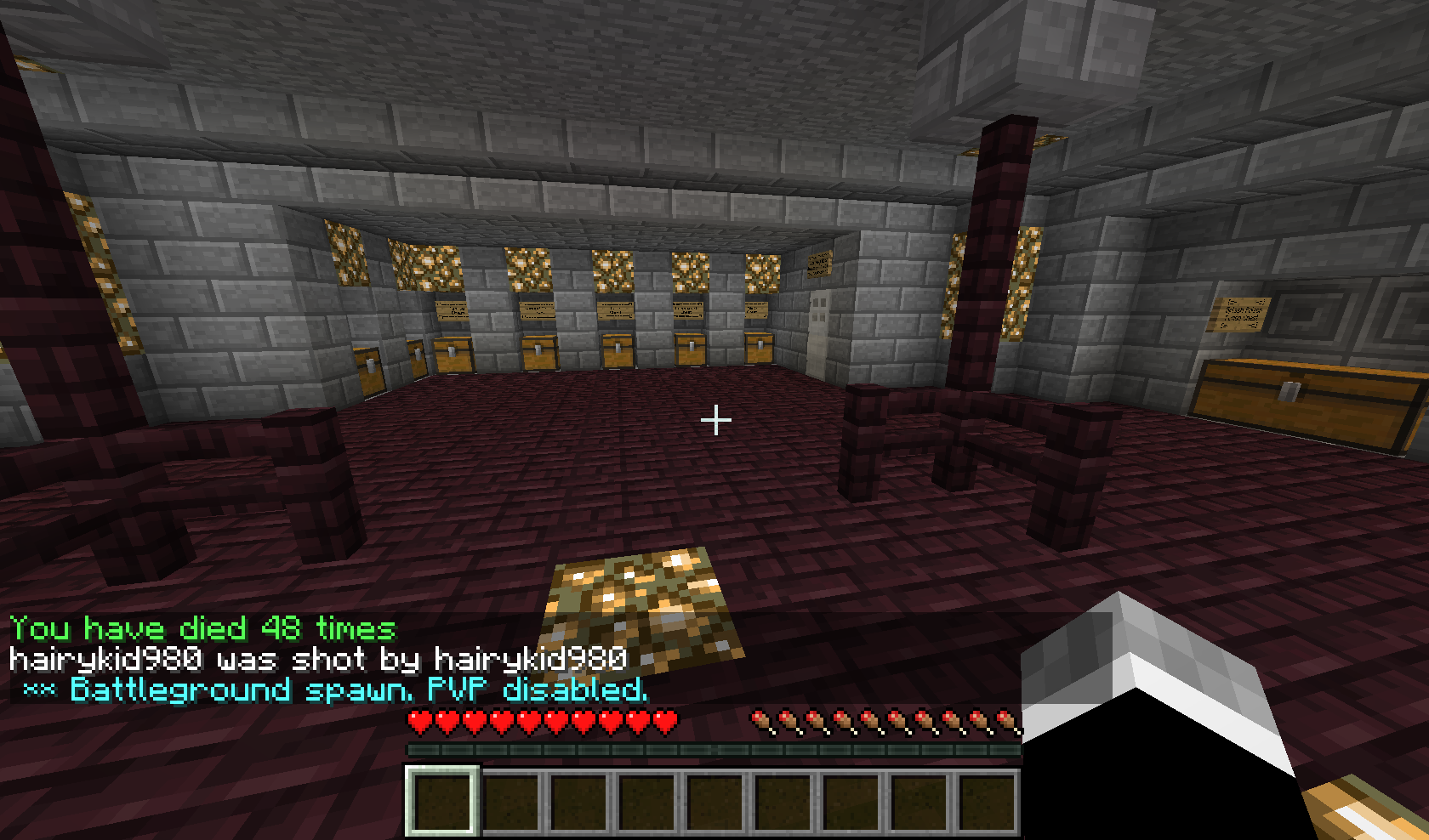The image size is (1429, 840).
Task: Select the highlighted hotbar slot
Action: click(x=441, y=801)
